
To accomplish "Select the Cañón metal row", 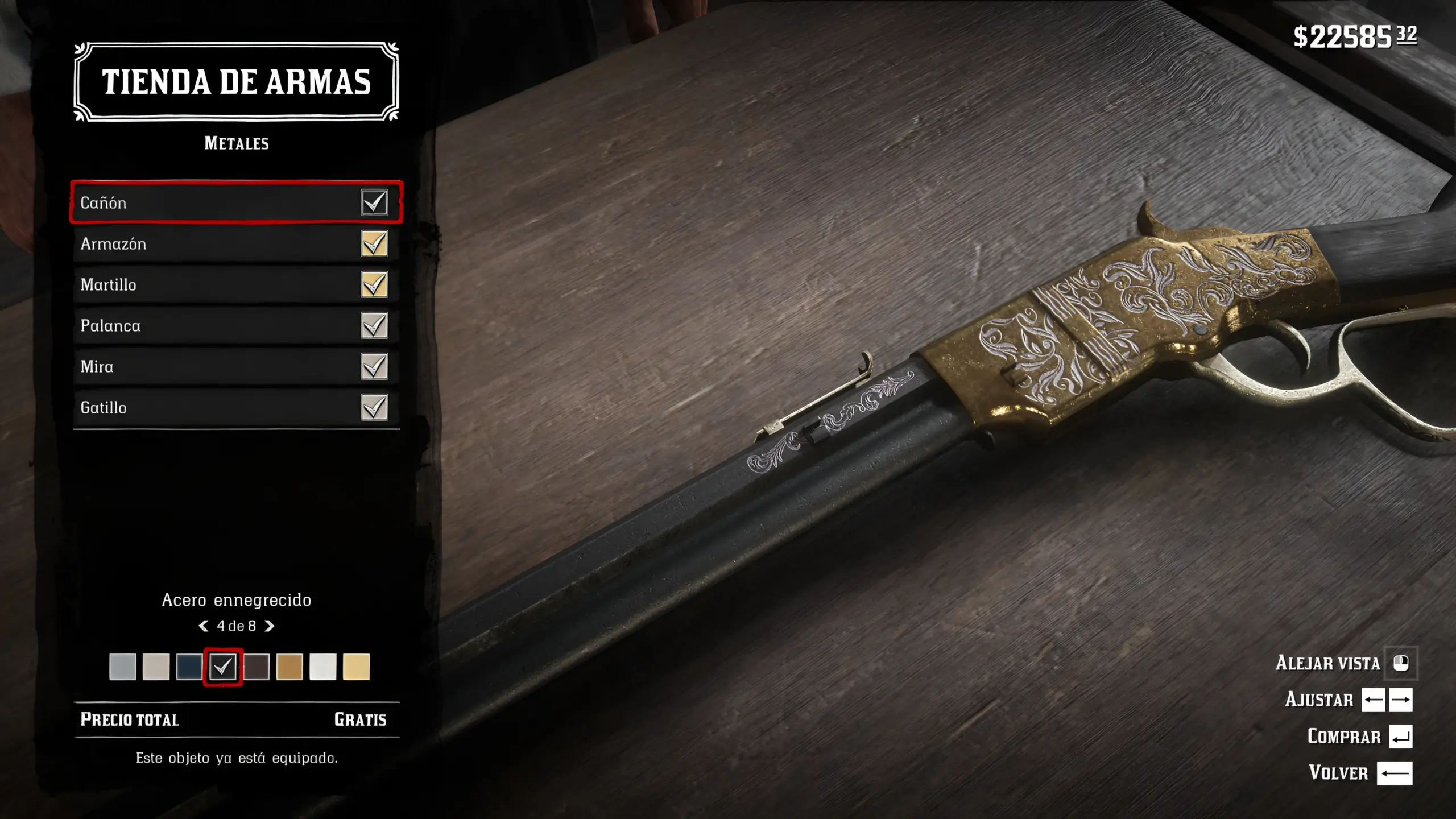I will pyautogui.click(x=236, y=202).
